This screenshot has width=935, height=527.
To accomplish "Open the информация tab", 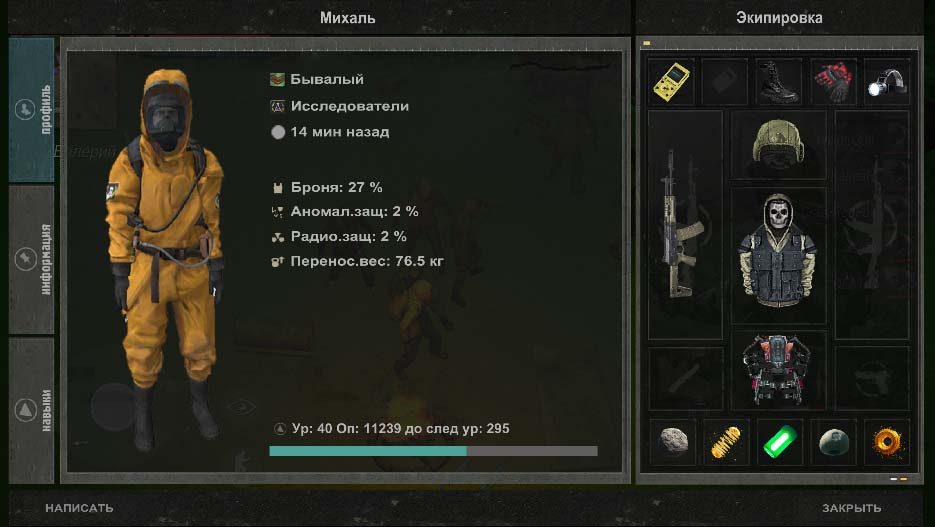I will click(32, 260).
